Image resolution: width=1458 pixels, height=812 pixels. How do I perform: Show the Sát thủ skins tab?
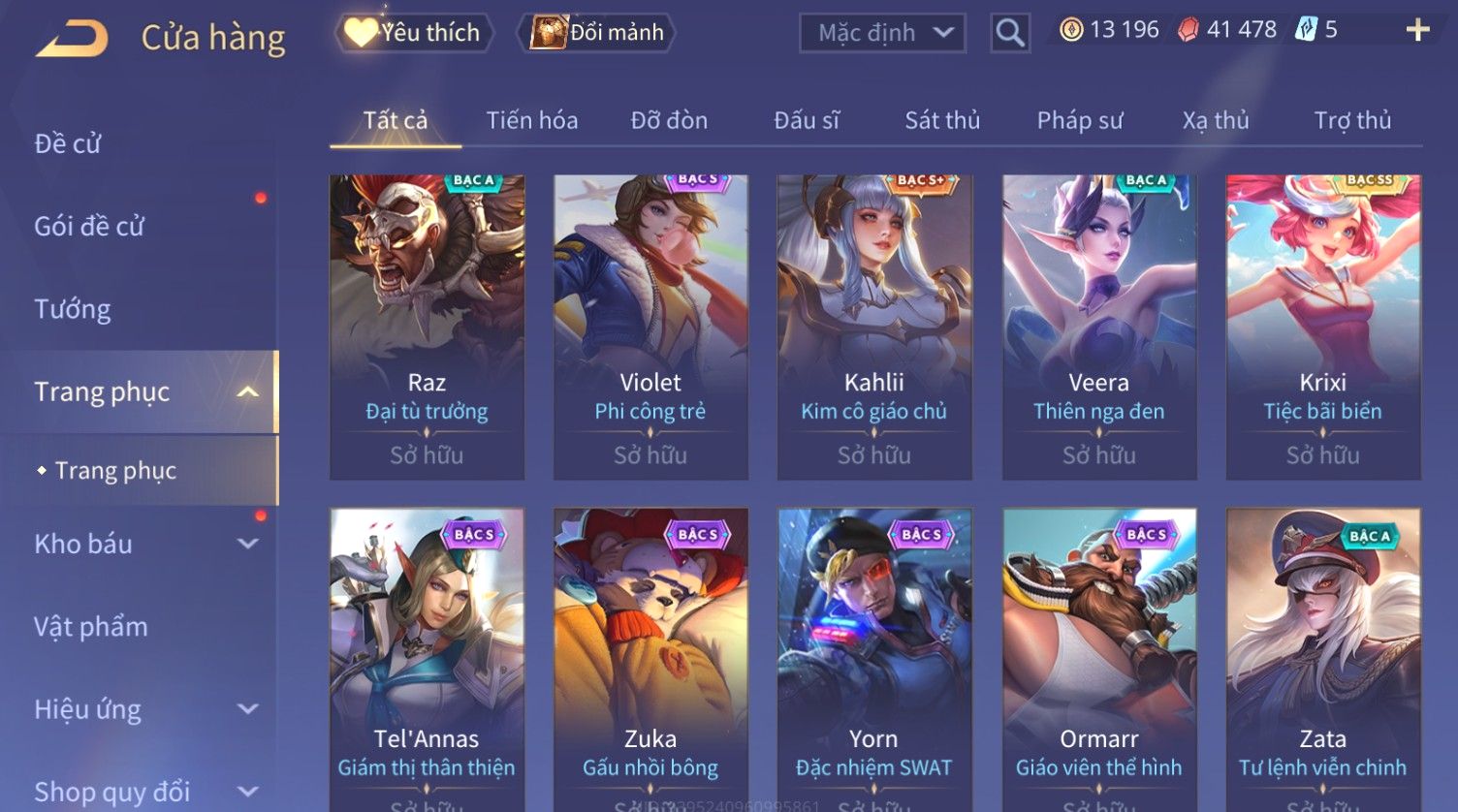click(x=942, y=120)
